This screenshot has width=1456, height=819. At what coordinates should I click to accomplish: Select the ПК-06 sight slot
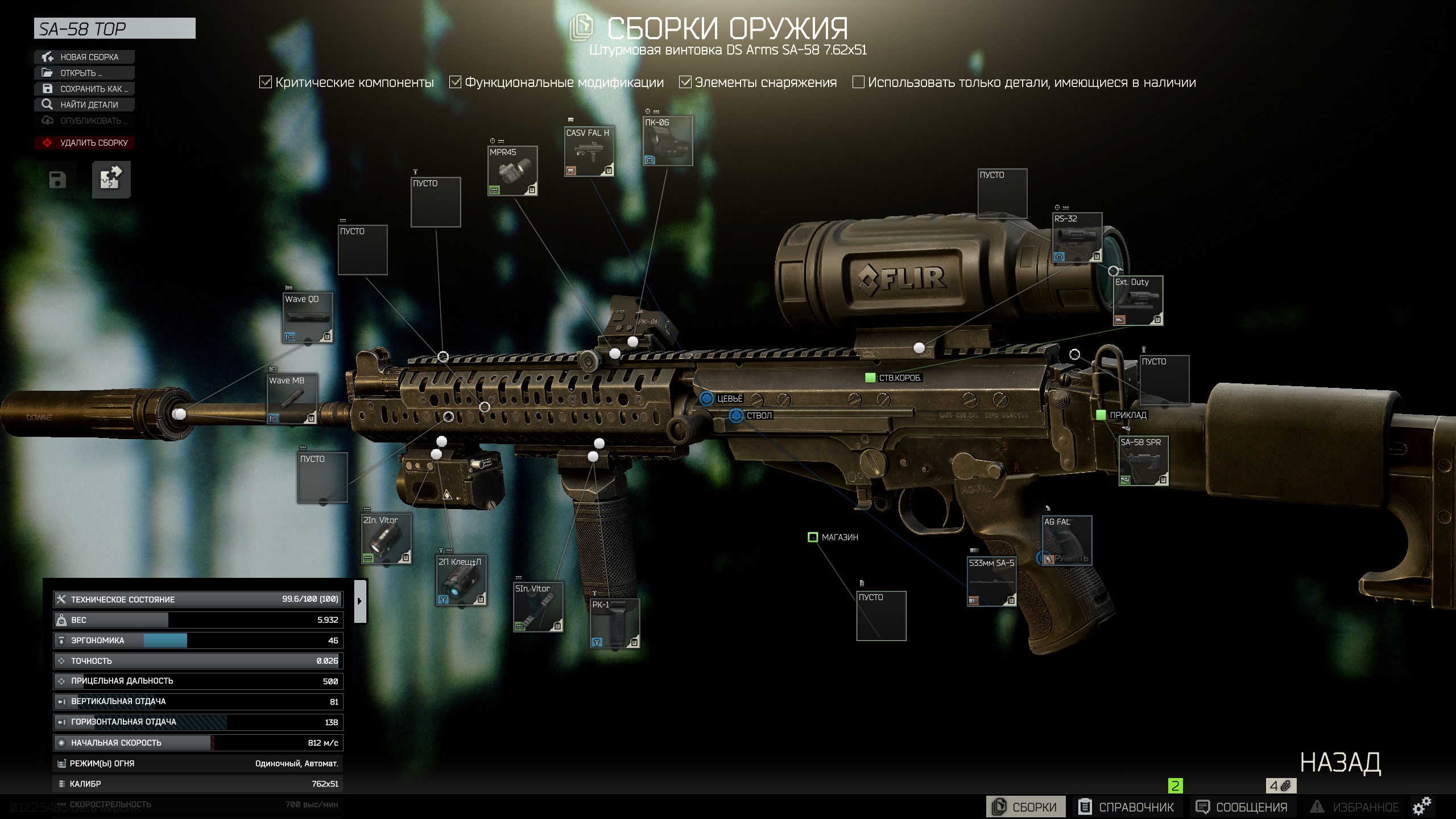[668, 141]
